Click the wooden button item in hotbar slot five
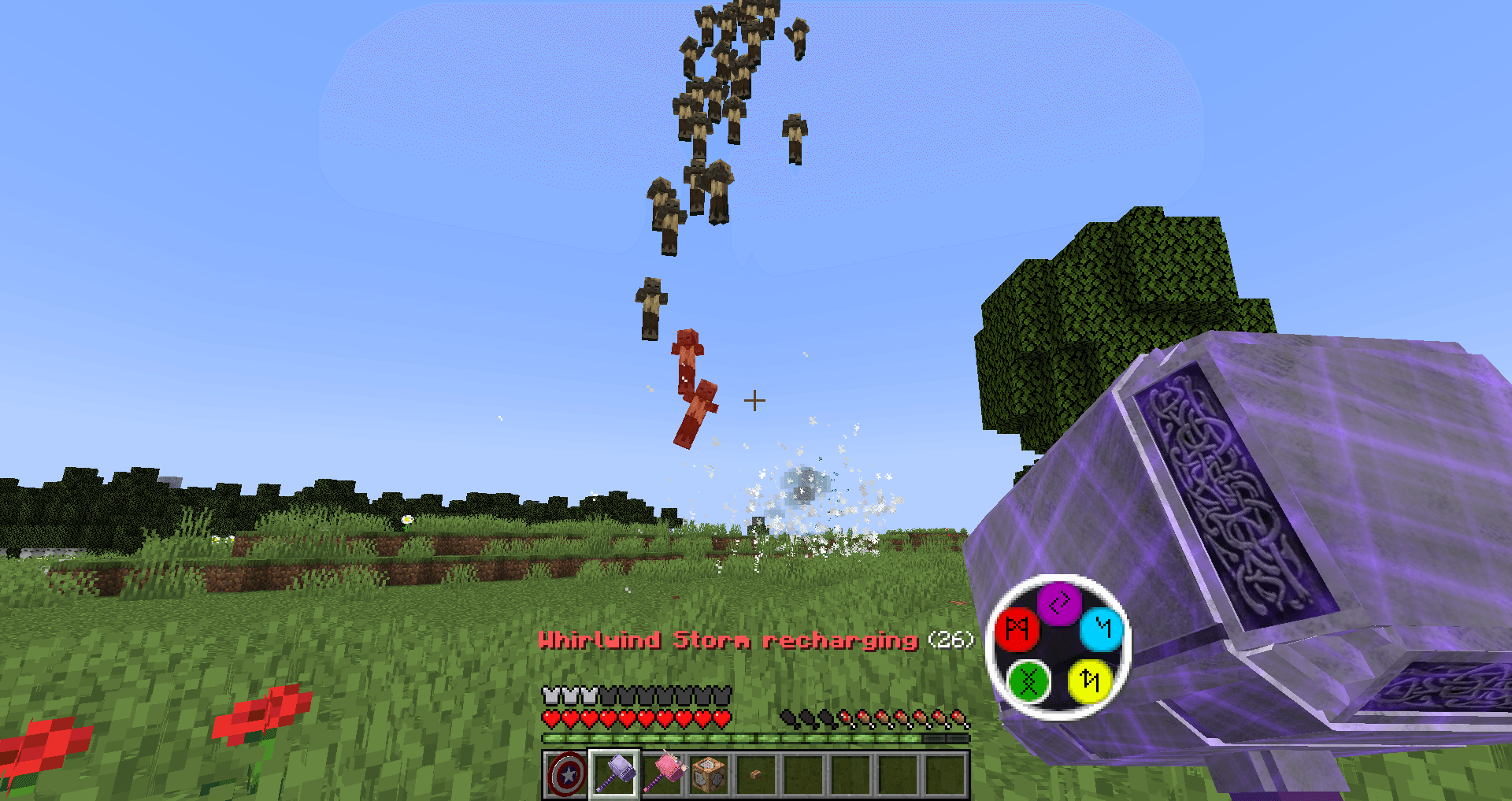 756,773
